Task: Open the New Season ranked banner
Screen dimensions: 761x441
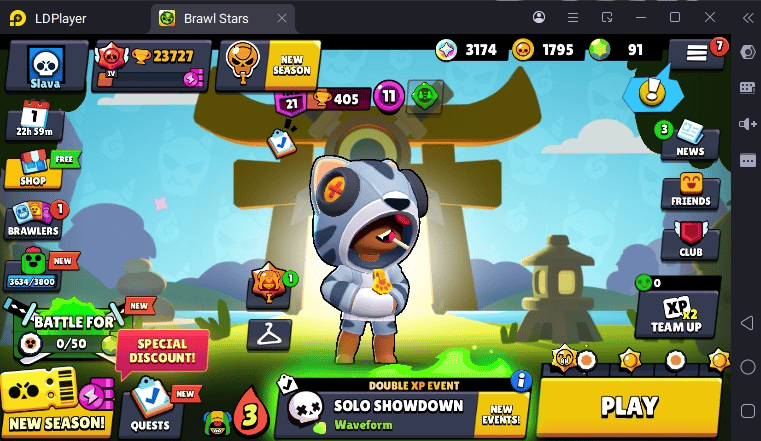Action: point(268,66)
